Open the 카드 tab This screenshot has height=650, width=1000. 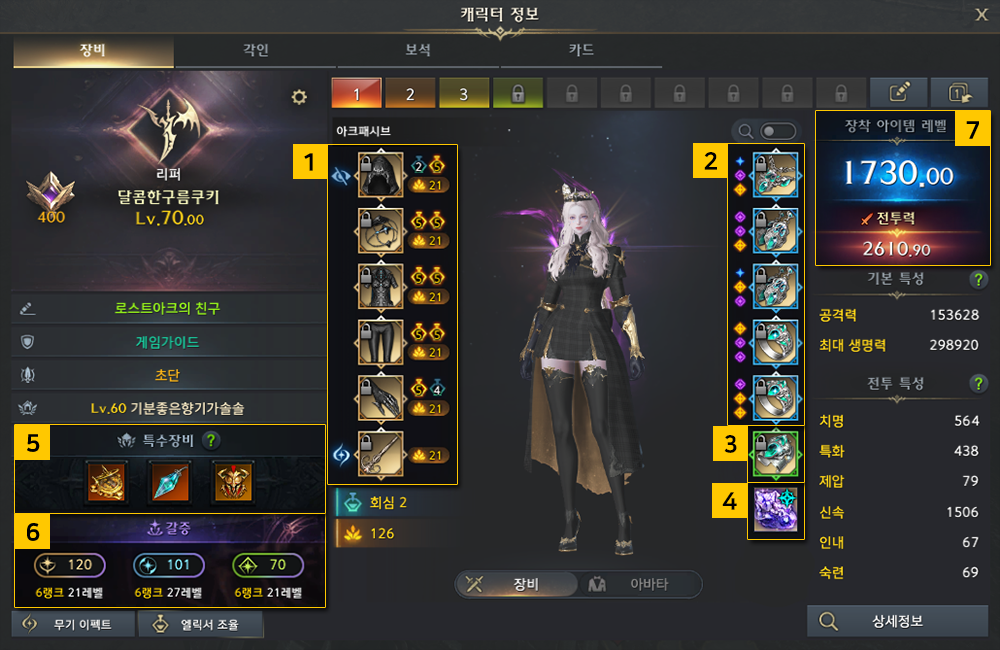[x=581, y=50]
